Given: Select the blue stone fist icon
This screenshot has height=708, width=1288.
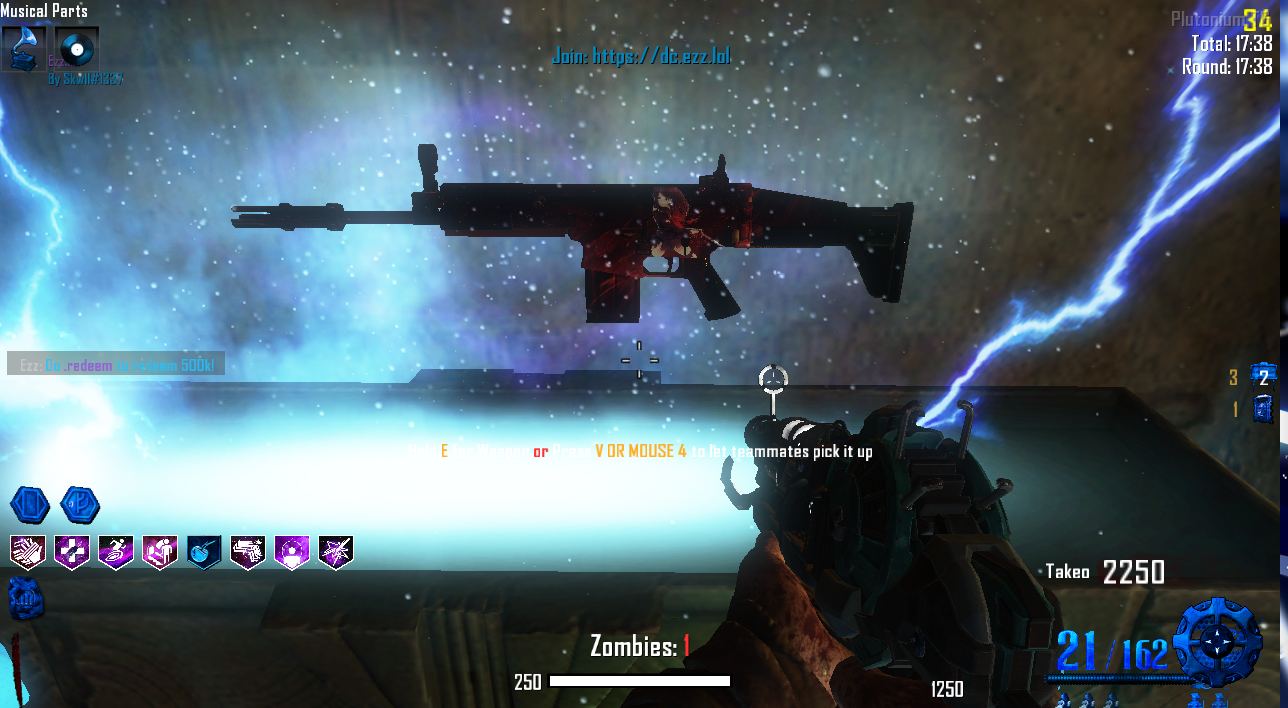Looking at the screenshot, I should [x=23, y=598].
